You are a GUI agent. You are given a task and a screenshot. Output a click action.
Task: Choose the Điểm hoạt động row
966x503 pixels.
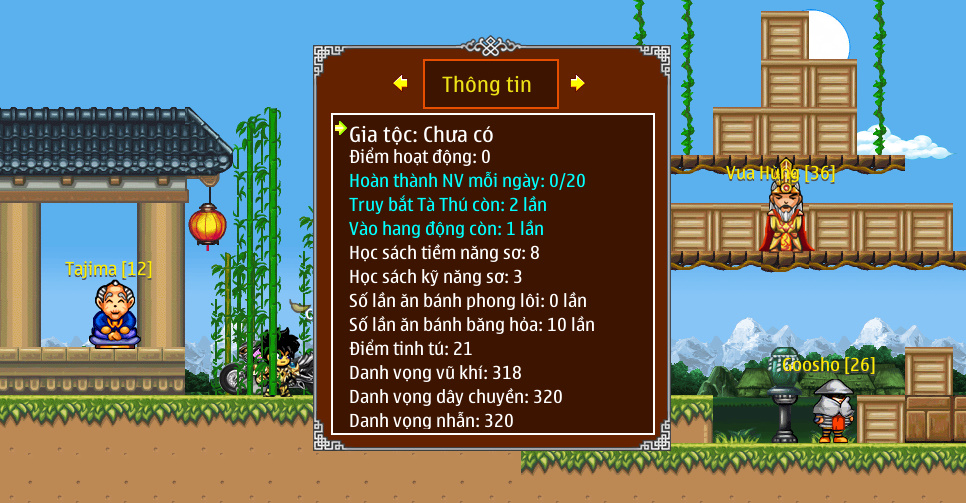click(x=420, y=157)
